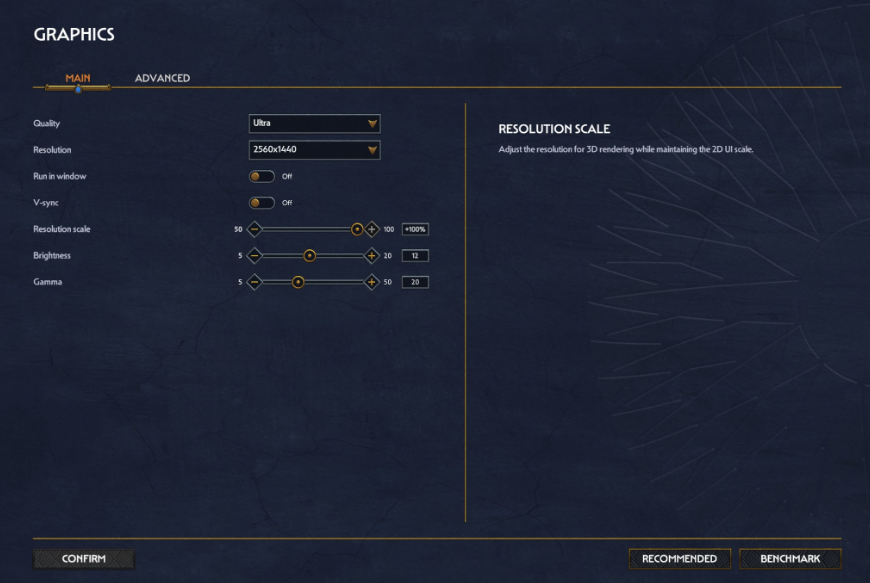Viewport: 870px width, 583px height.
Task: Reduce Gamma with the minus button
Action: [254, 282]
